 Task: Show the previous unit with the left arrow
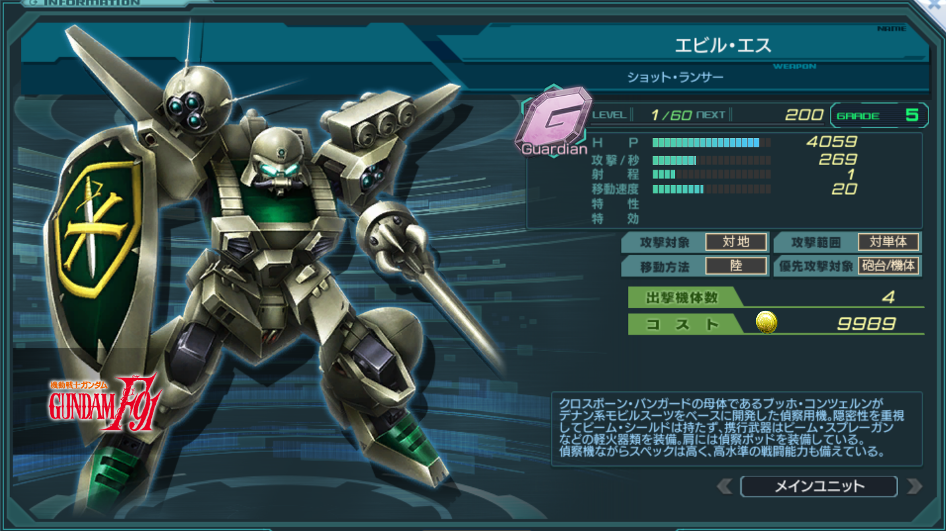click(725, 487)
